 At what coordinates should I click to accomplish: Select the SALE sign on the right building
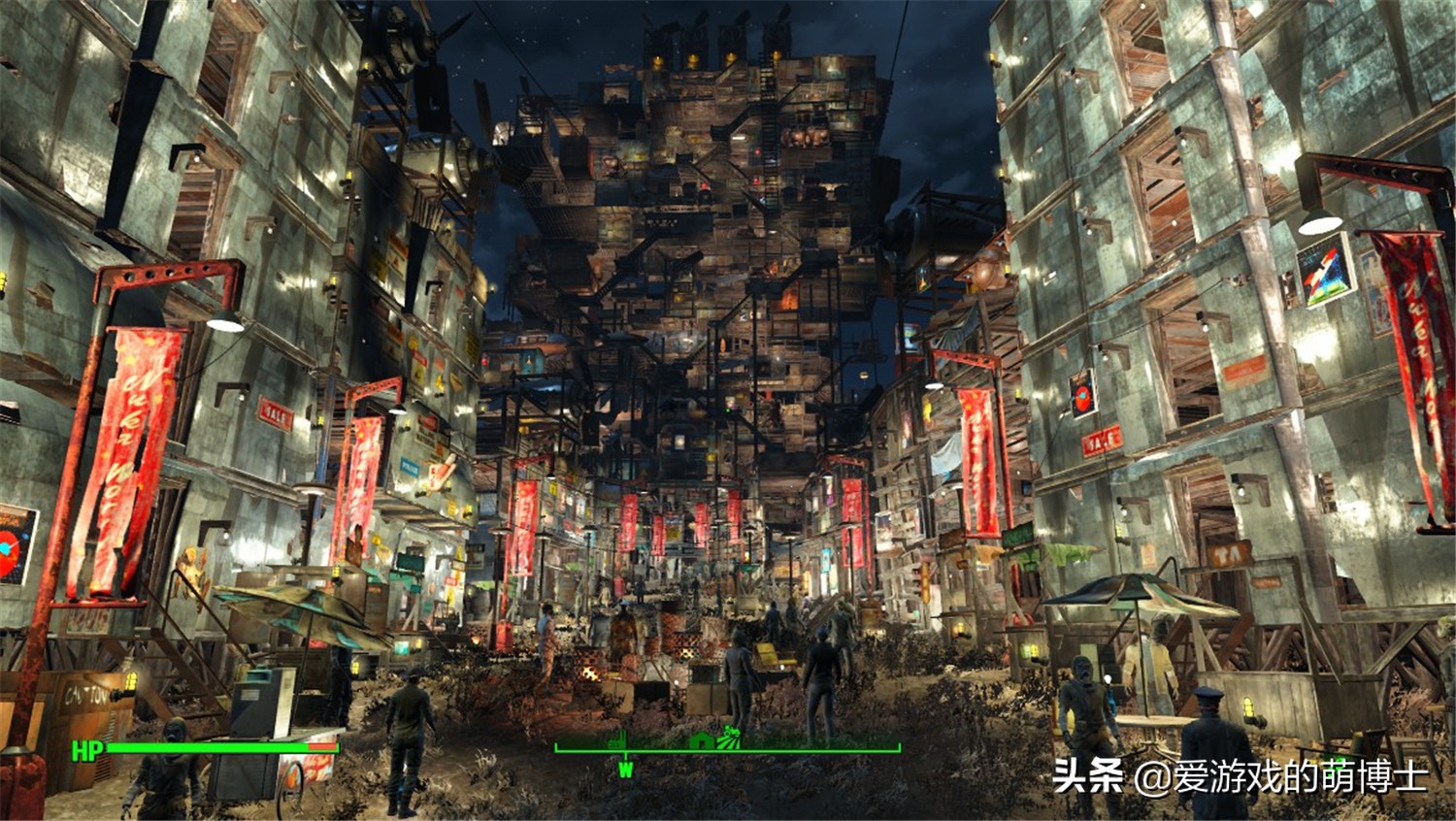1100,442
